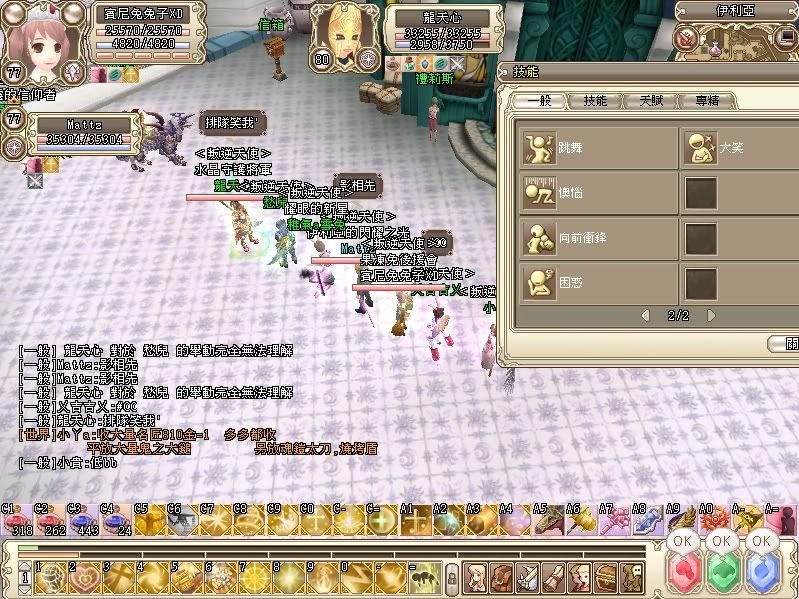Image resolution: width=799 pixels, height=599 pixels.
Task: Go to next skill page arrow
Action: click(711, 315)
